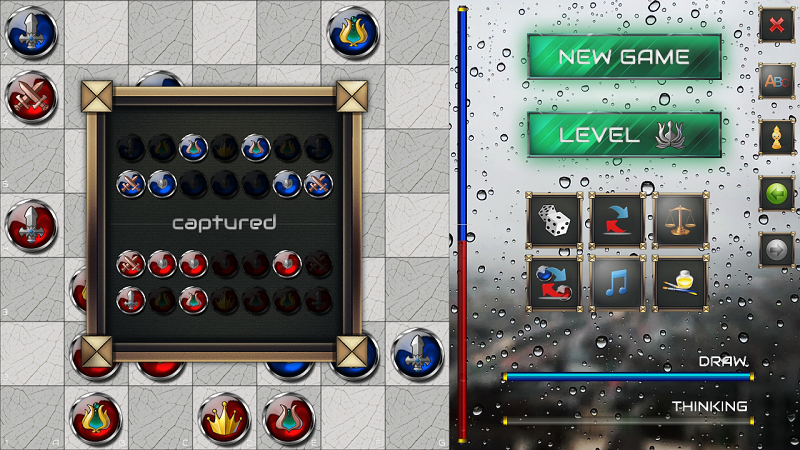The height and width of the screenshot is (450, 800).
Task: Open the ink pot and brush options
Action: pyautogui.click(x=680, y=282)
